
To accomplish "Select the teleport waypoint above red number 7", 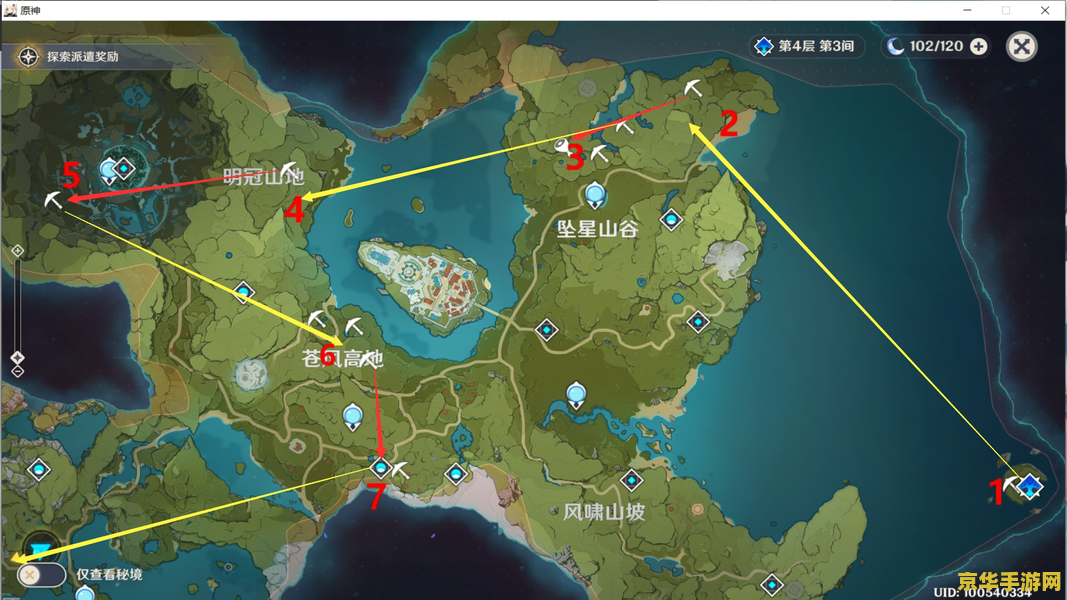I will click(380, 467).
